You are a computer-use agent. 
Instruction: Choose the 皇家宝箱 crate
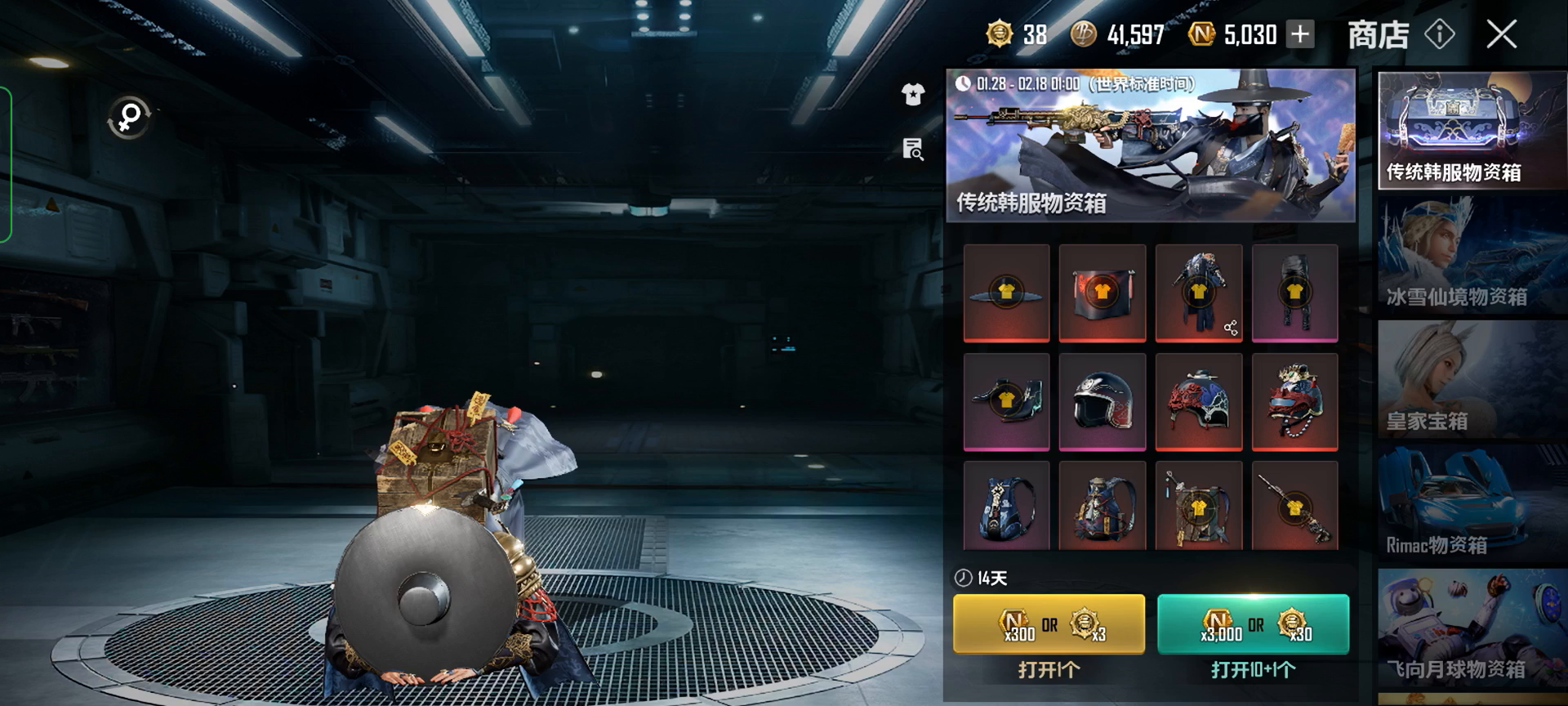1472,380
